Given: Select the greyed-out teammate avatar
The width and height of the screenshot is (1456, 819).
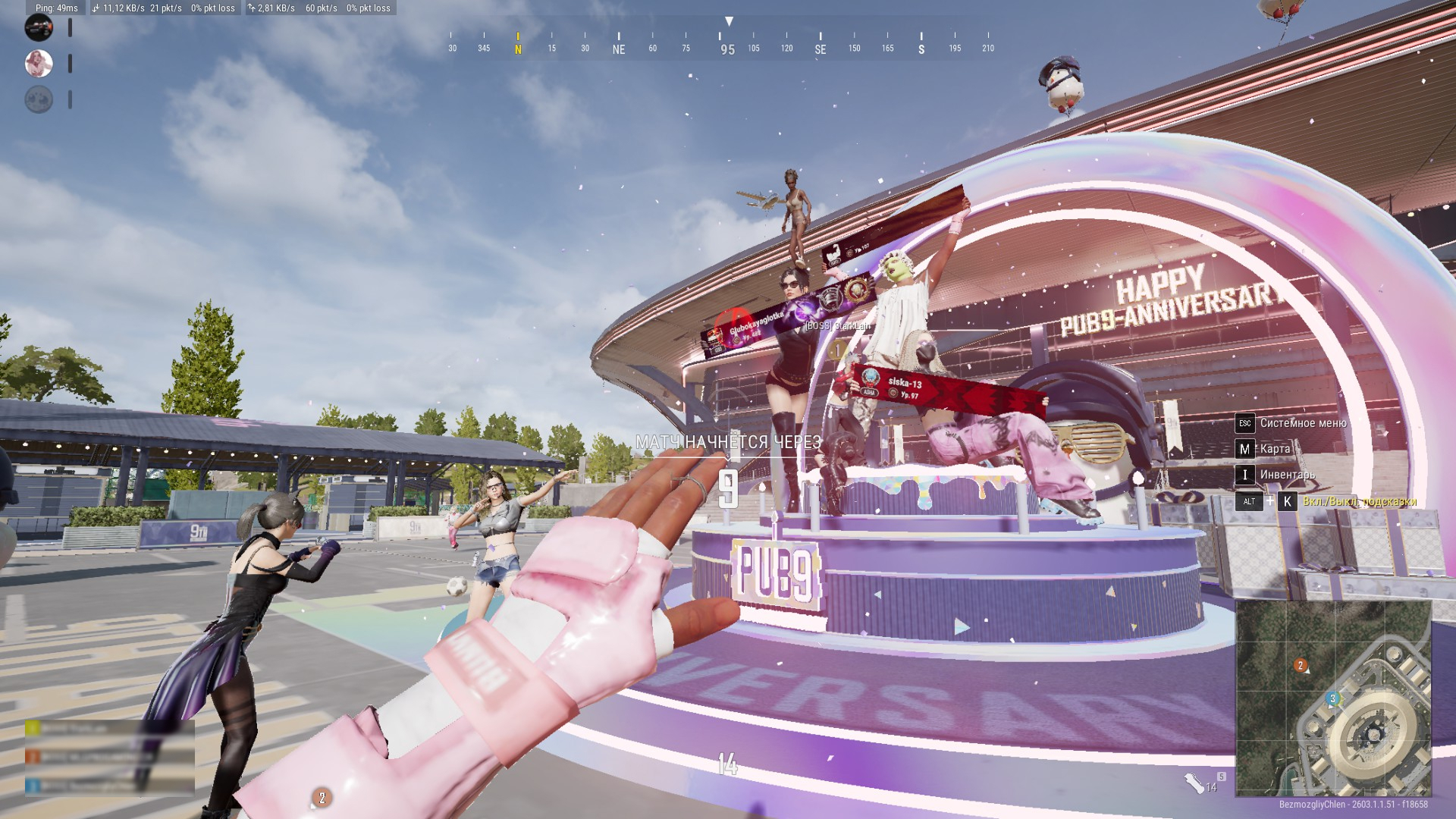Looking at the screenshot, I should (x=39, y=99).
